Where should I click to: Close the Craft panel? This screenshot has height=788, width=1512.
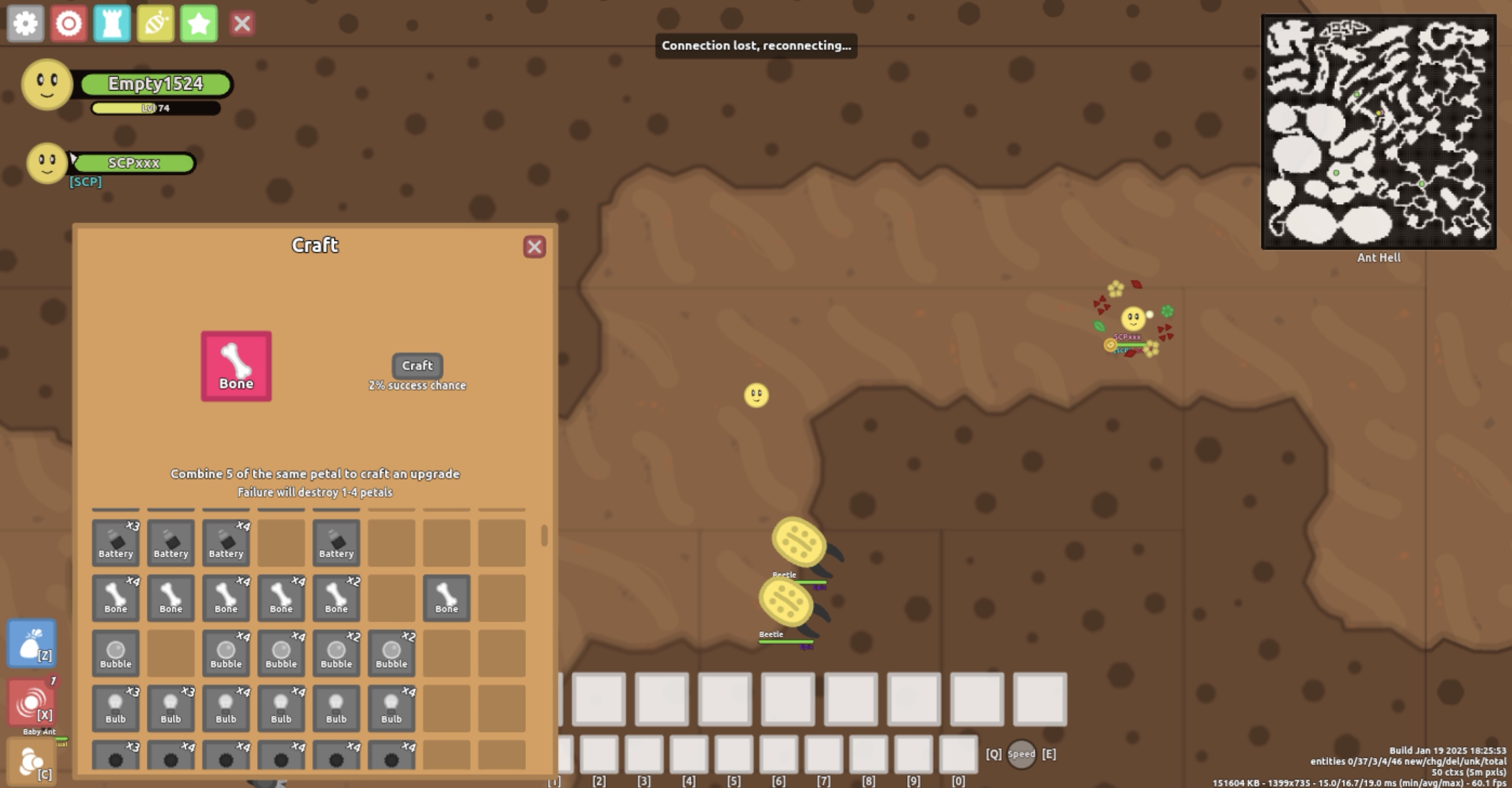click(x=534, y=247)
